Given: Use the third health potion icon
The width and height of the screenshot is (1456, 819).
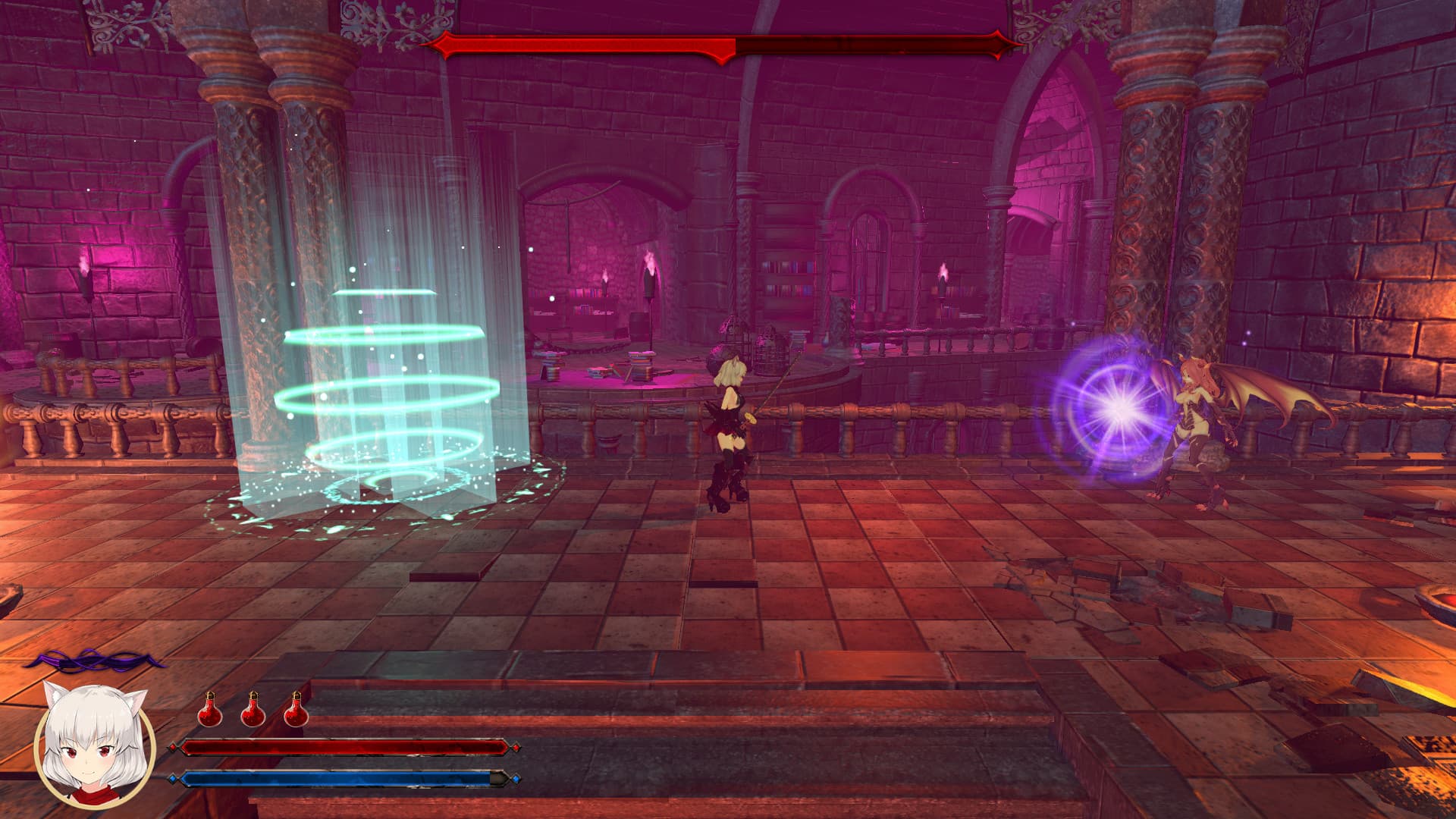Looking at the screenshot, I should pos(297,711).
